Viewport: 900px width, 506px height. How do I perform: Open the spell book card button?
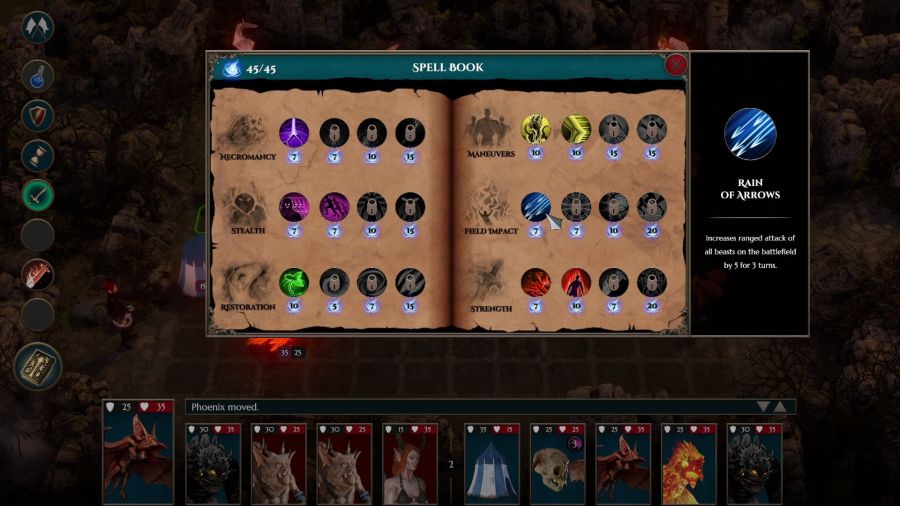tap(37, 366)
